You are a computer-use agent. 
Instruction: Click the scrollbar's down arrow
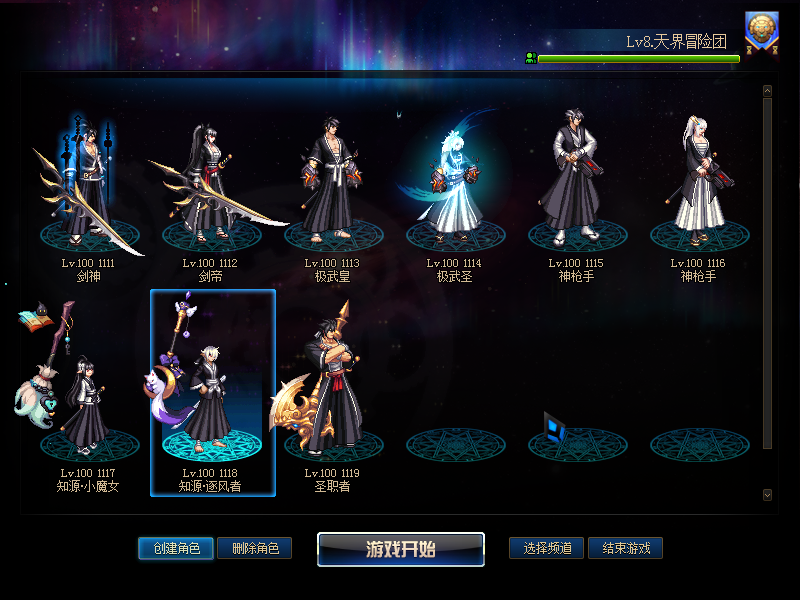767,494
